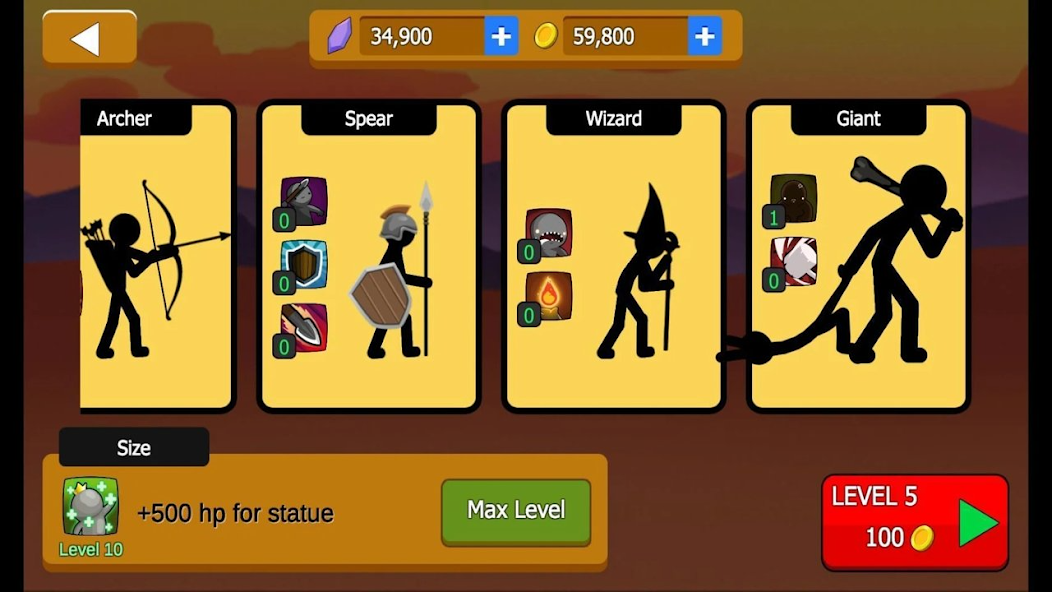Viewport: 1052px width, 592px height.
Task: Choose the Spear's wooden shield upgrade
Action: pos(304,264)
